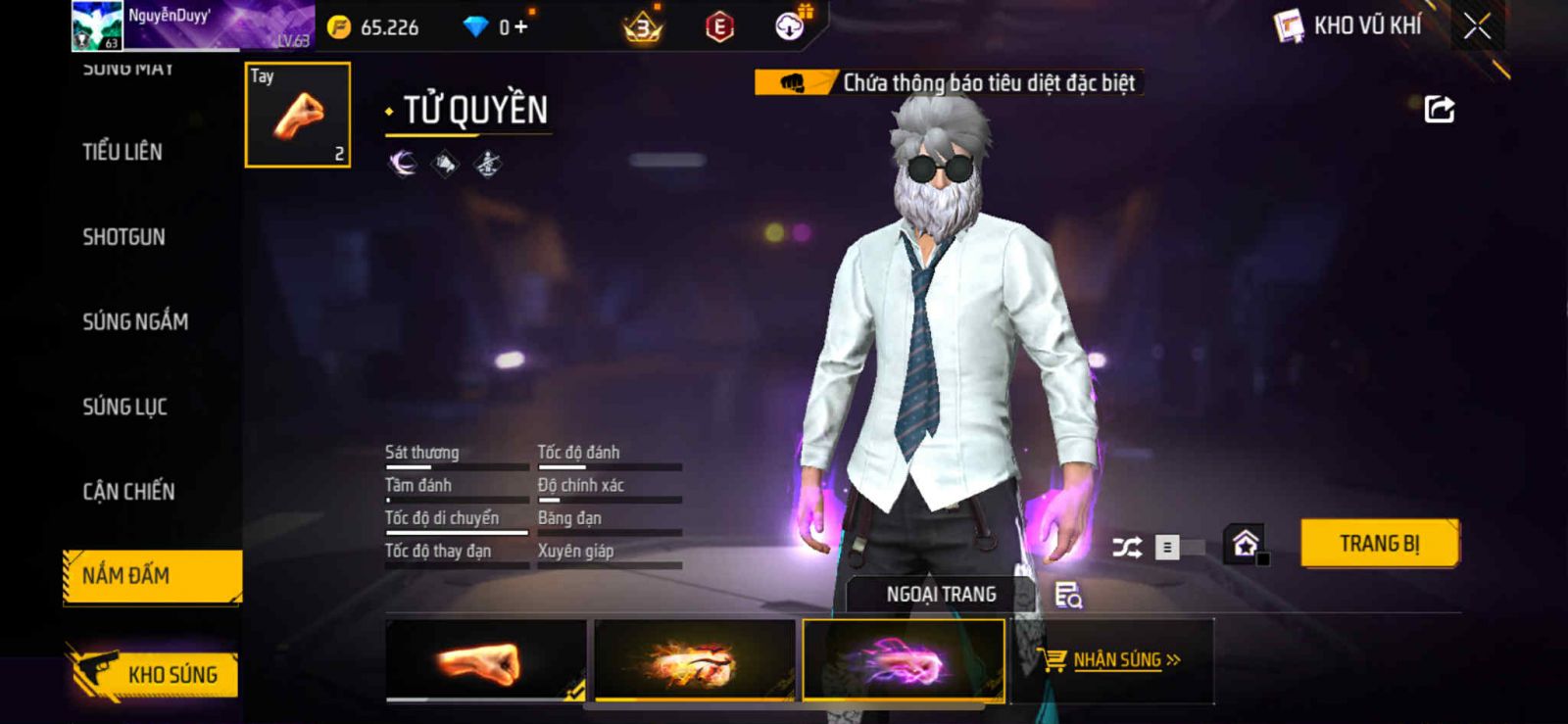The image size is (1568, 724).
Task: Open the Súng Lục category
Action: point(124,407)
